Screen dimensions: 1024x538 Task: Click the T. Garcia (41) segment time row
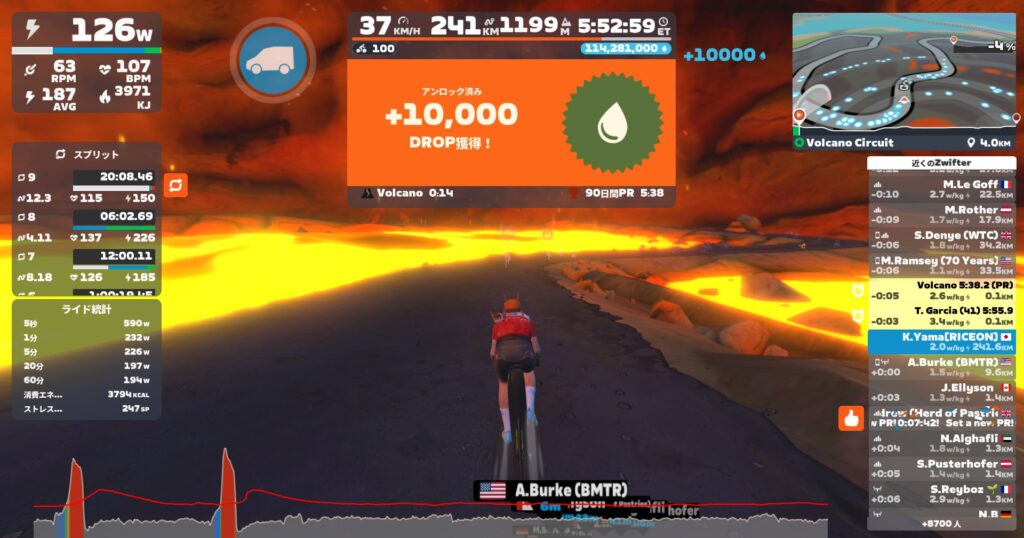(x=941, y=316)
